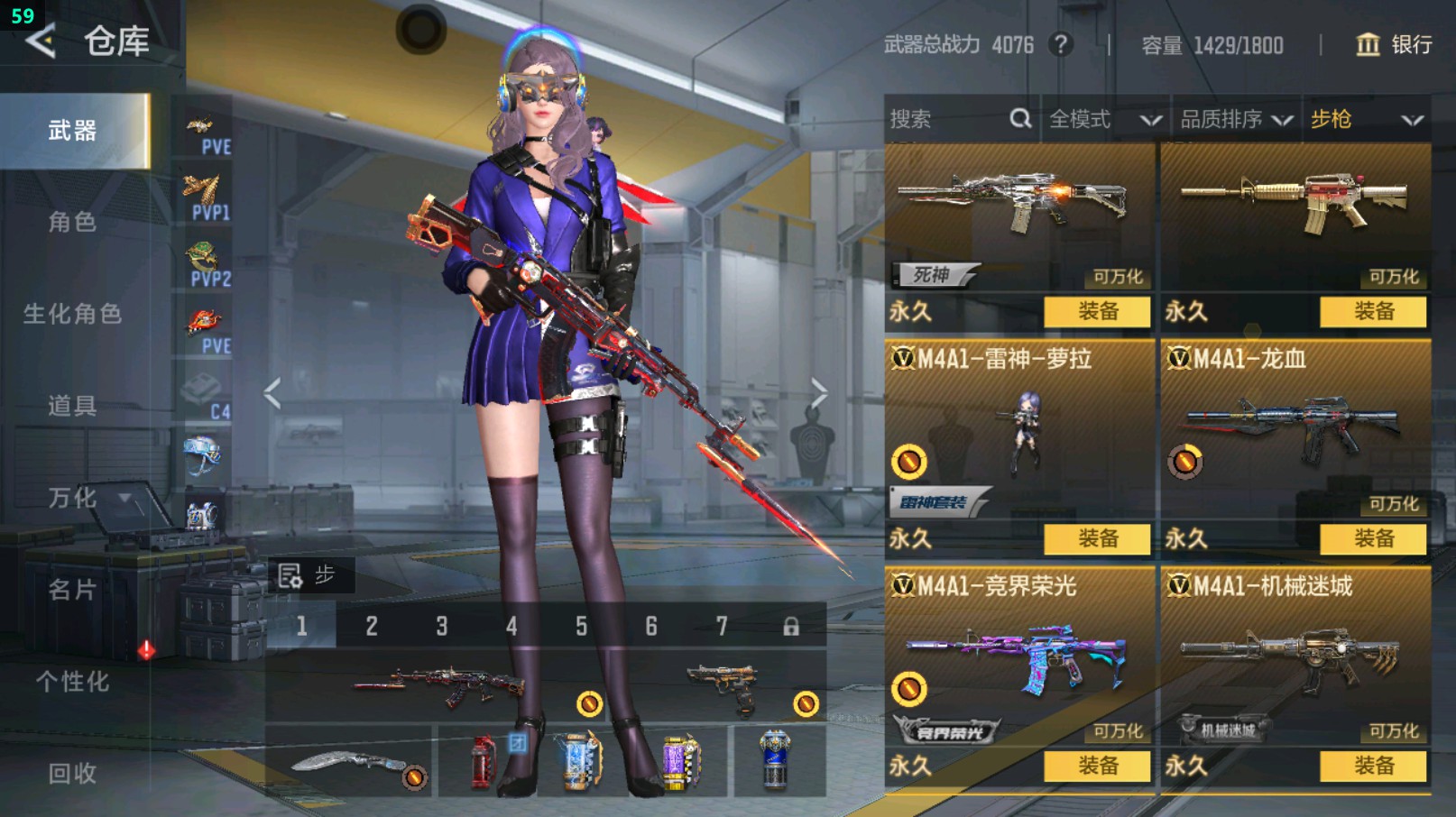Open the 个性化 category
Viewport: 1456px width, 817px height.
(72, 682)
